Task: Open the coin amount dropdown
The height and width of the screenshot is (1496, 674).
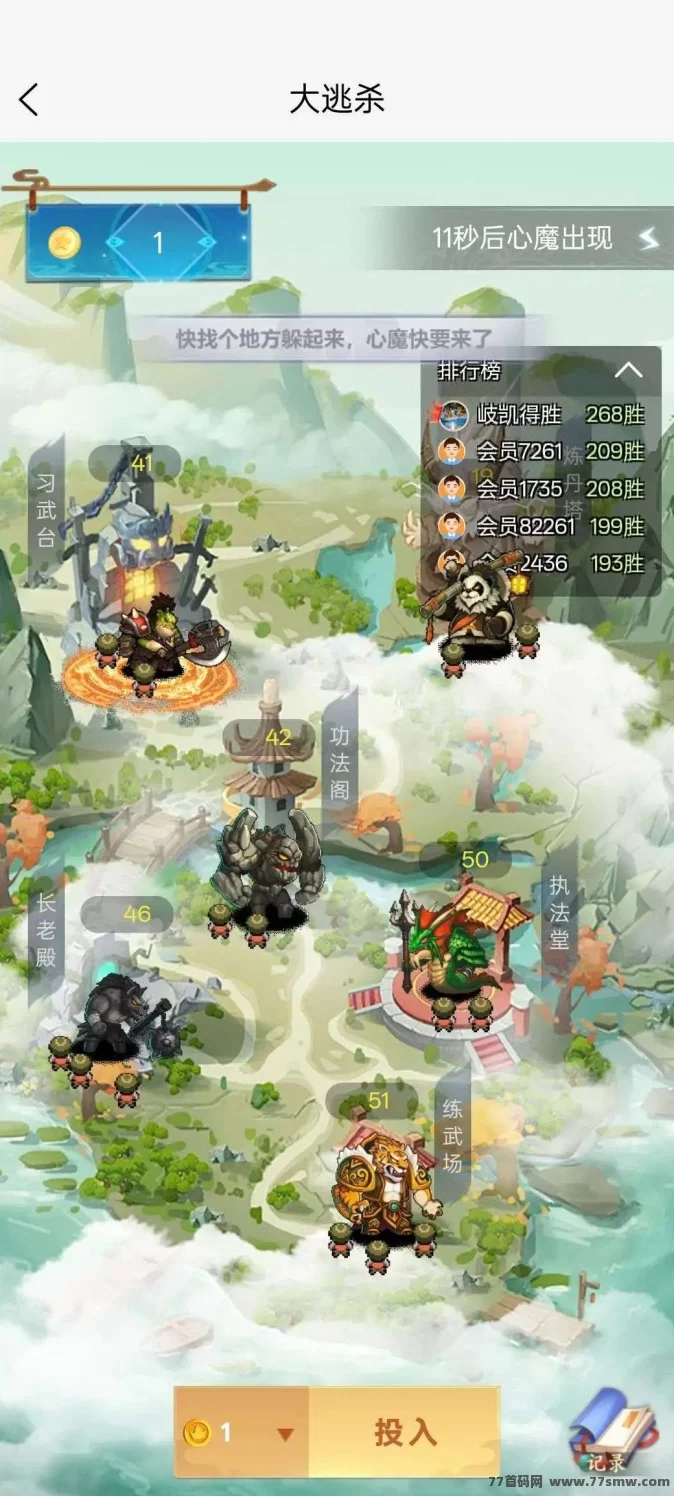Action: [x=285, y=1434]
